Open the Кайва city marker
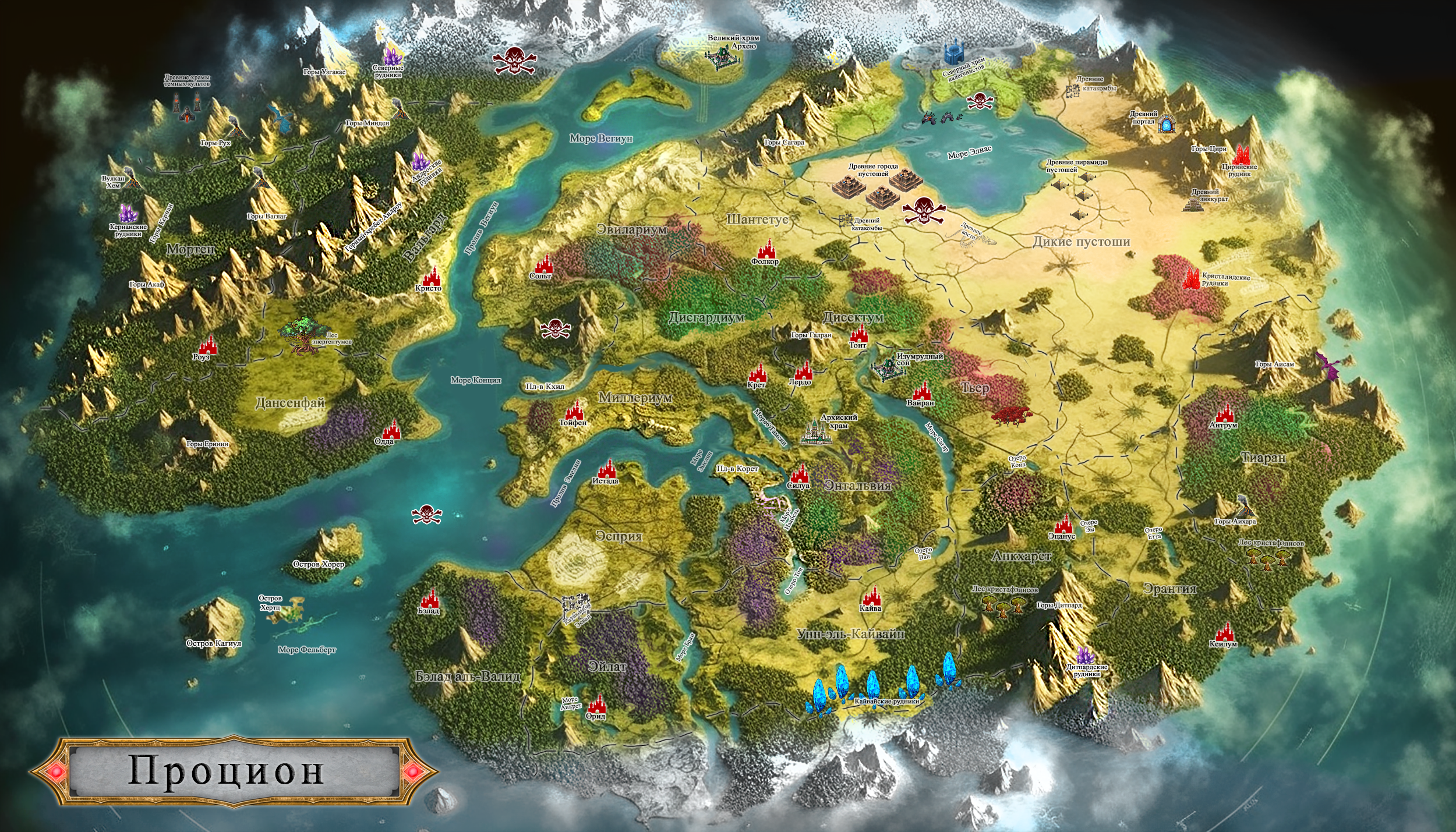 pyautogui.click(x=871, y=596)
